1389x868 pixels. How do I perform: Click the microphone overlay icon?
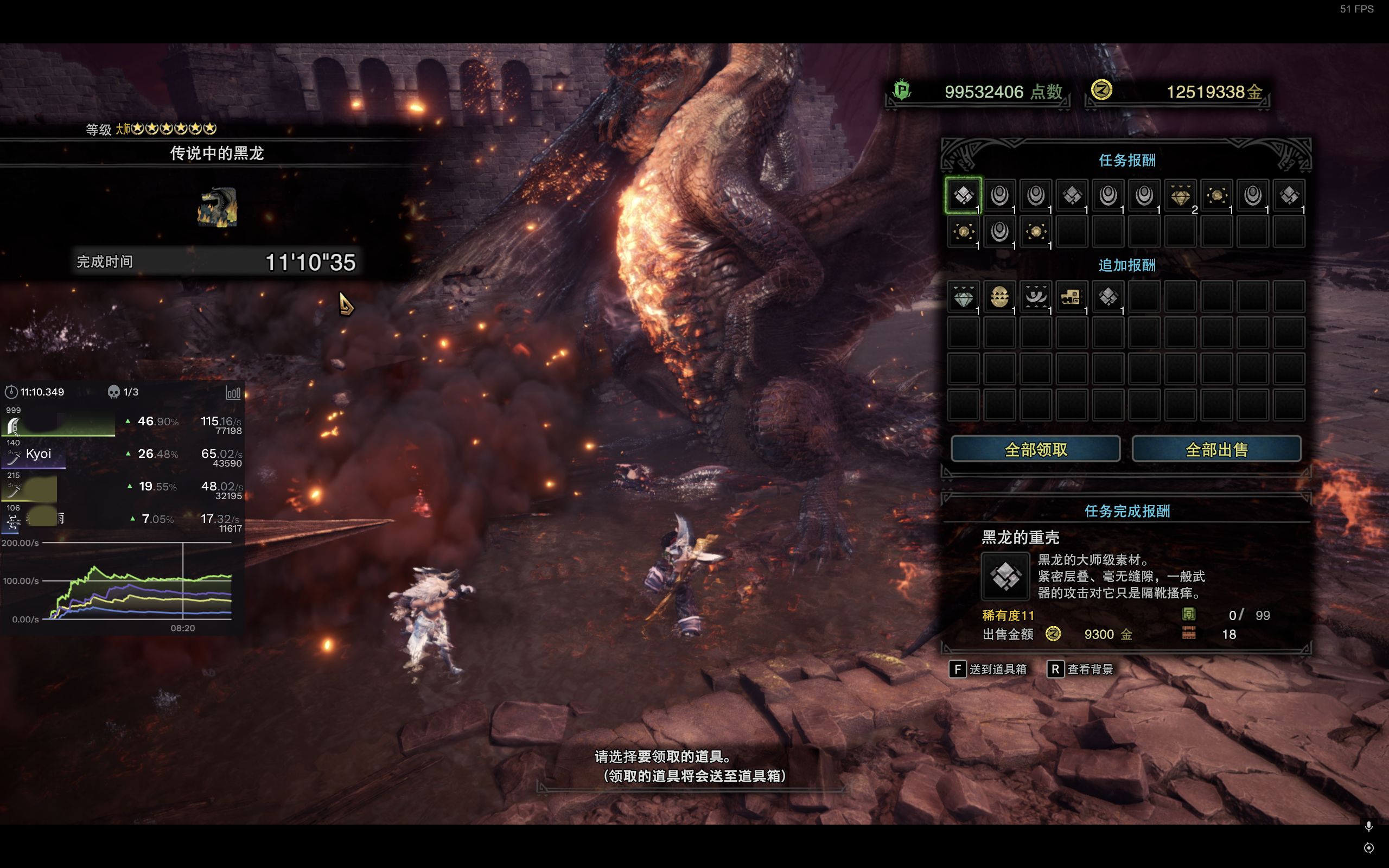pos(1368,826)
